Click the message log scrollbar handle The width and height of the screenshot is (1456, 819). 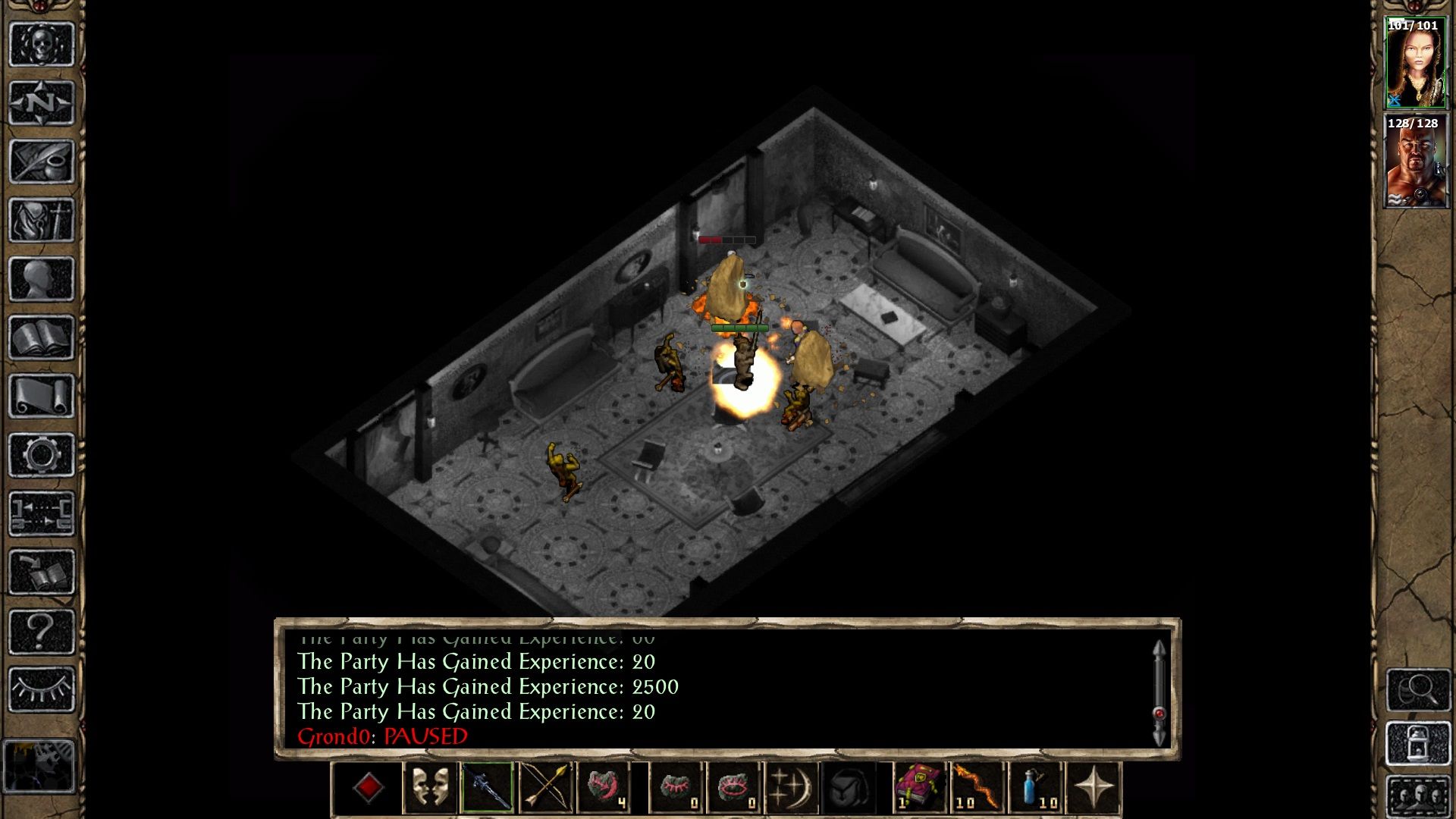pyautogui.click(x=1159, y=713)
